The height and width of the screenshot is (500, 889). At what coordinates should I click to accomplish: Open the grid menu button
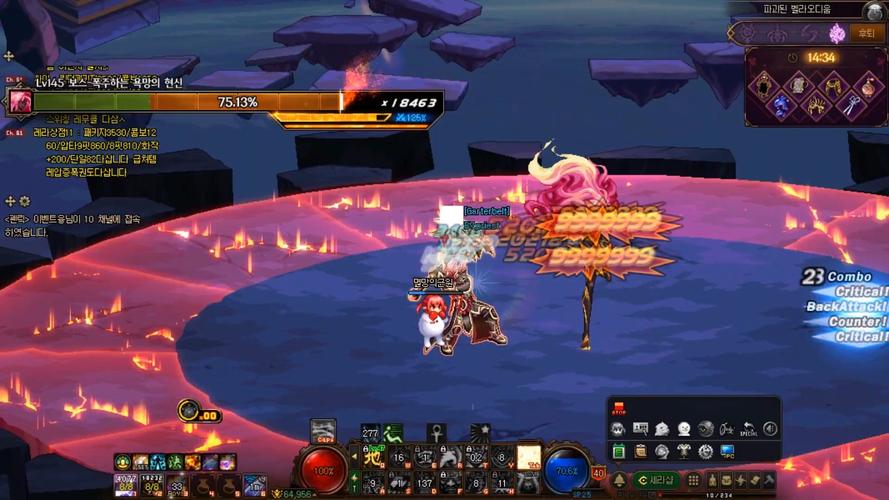pos(692,480)
